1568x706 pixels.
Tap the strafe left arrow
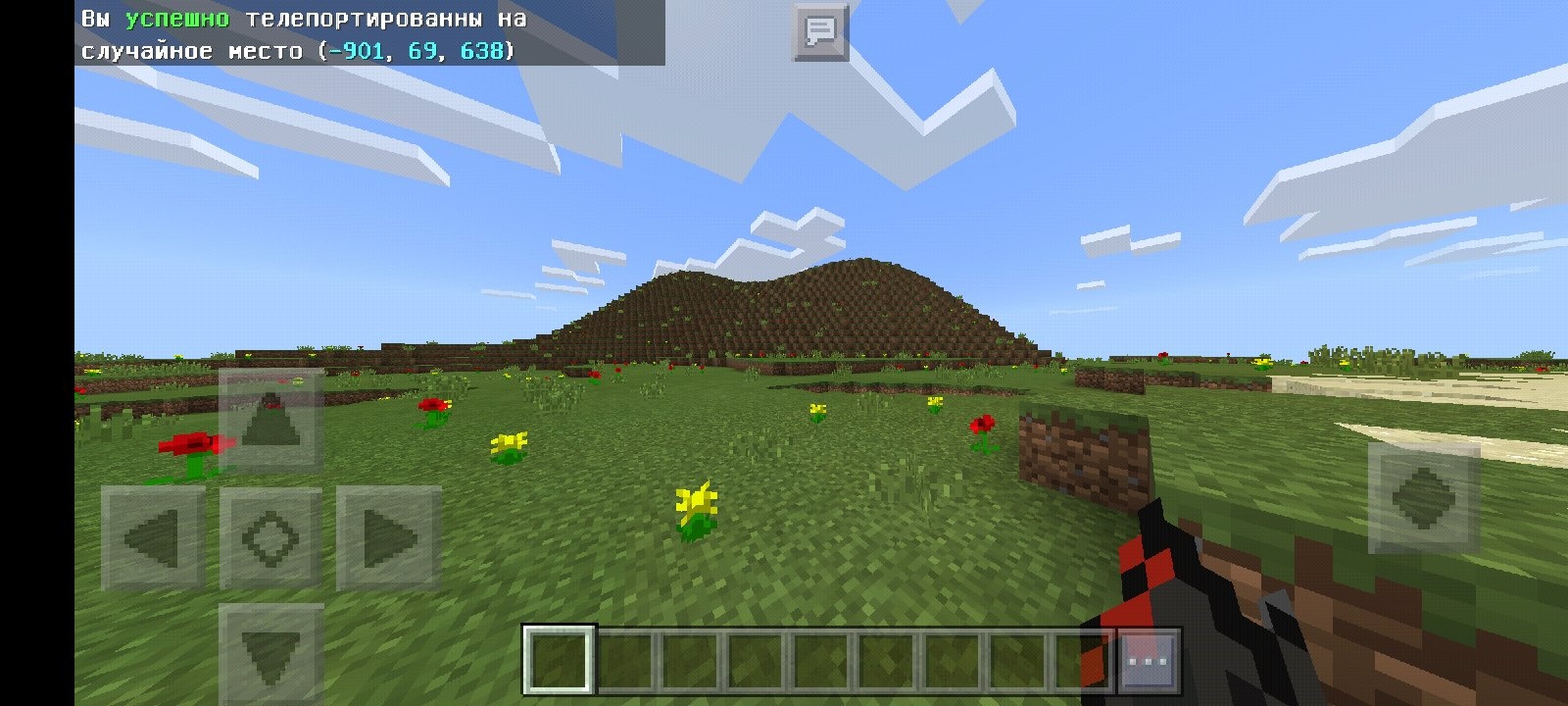pyautogui.click(x=154, y=538)
